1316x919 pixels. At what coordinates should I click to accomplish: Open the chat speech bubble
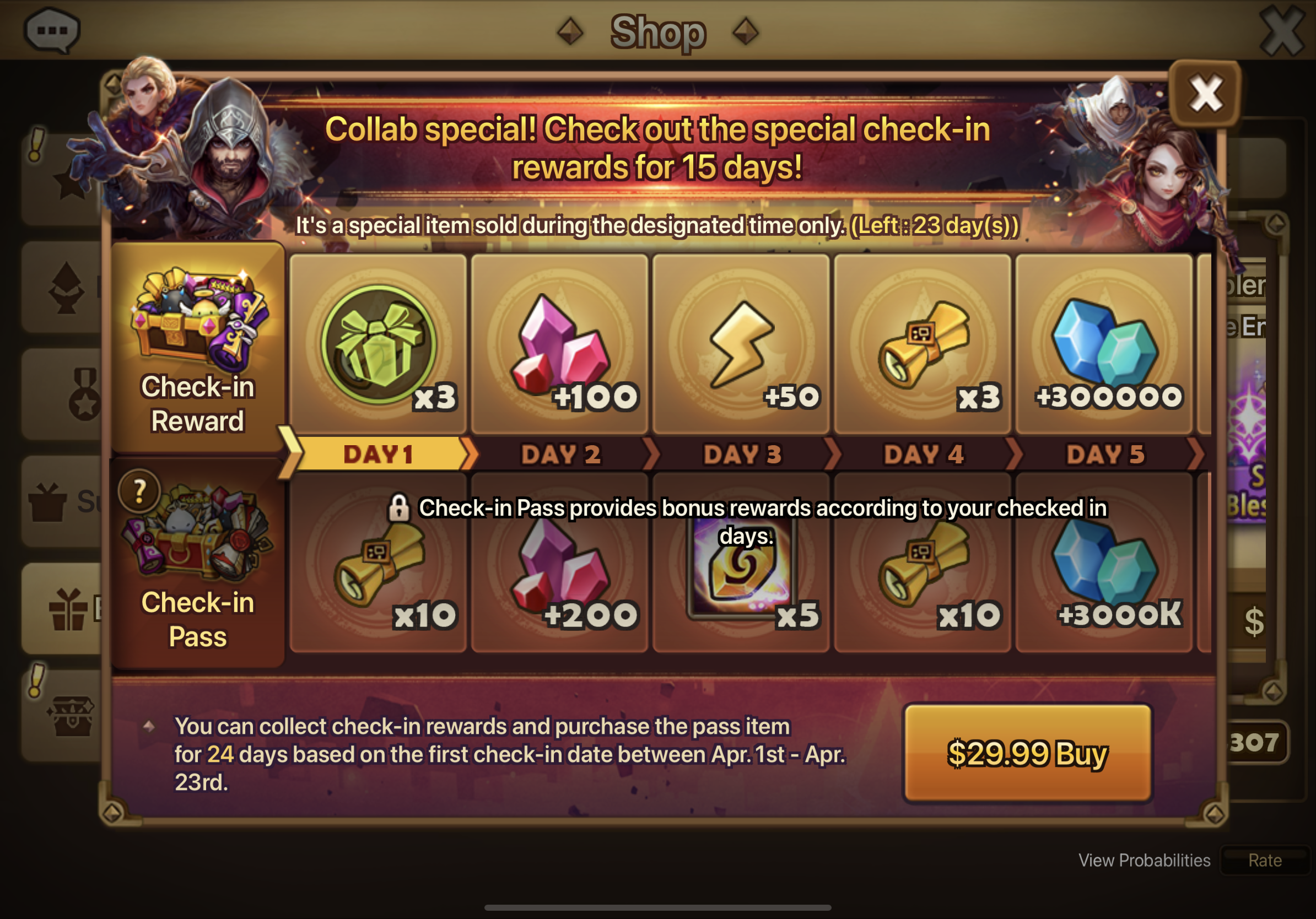pos(52,30)
